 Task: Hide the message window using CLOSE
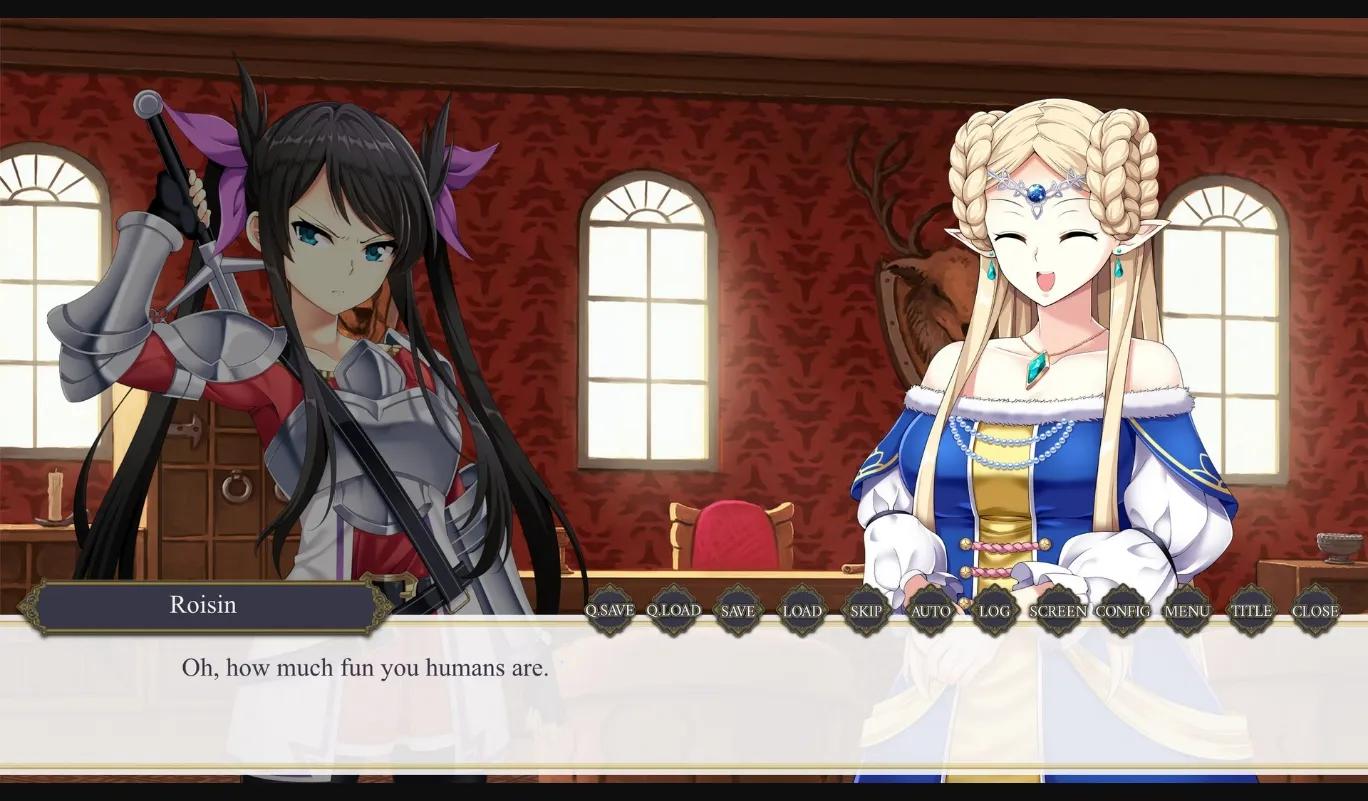click(1316, 610)
